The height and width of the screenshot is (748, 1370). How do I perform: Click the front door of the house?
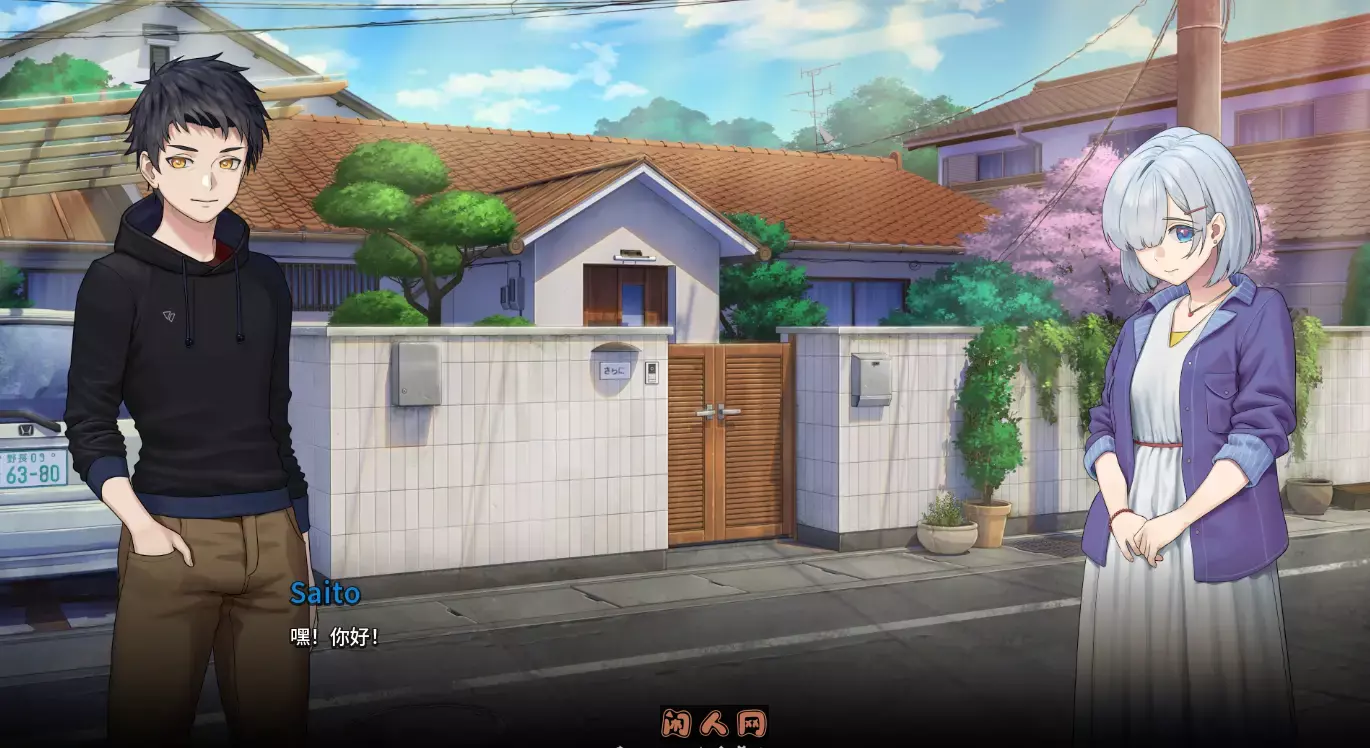click(627, 295)
